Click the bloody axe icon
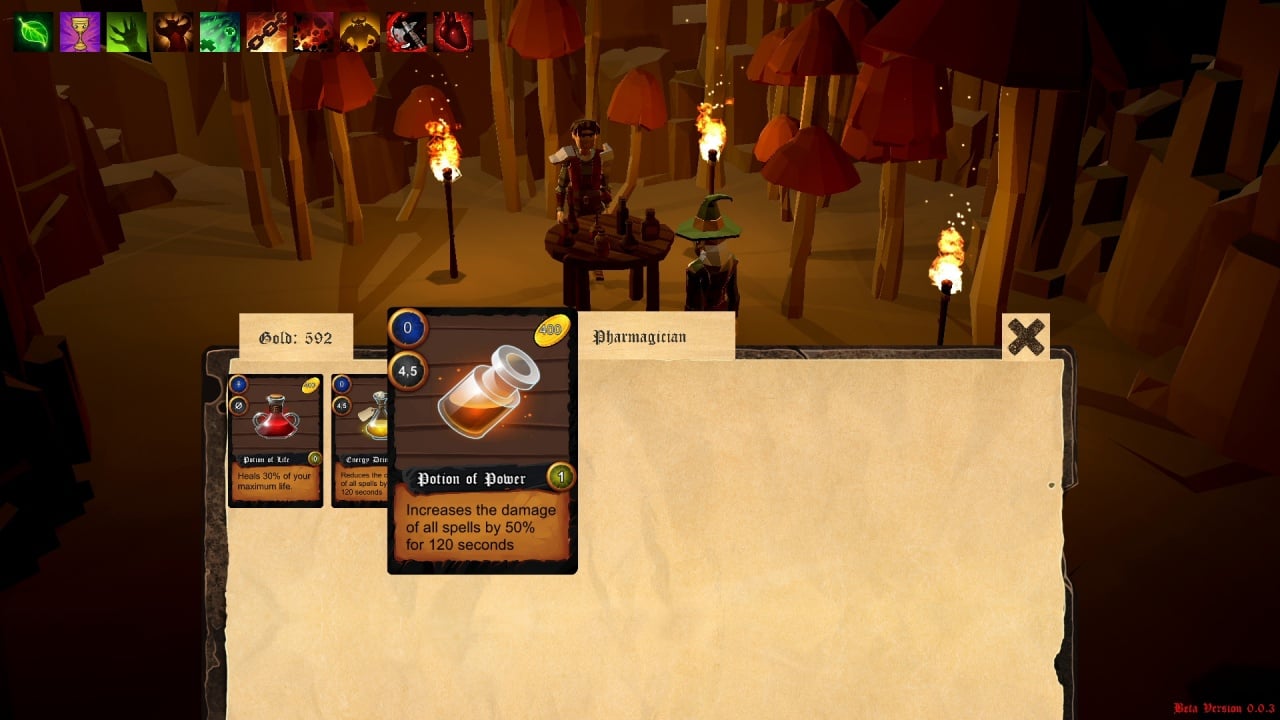The height and width of the screenshot is (720, 1280). click(406, 32)
